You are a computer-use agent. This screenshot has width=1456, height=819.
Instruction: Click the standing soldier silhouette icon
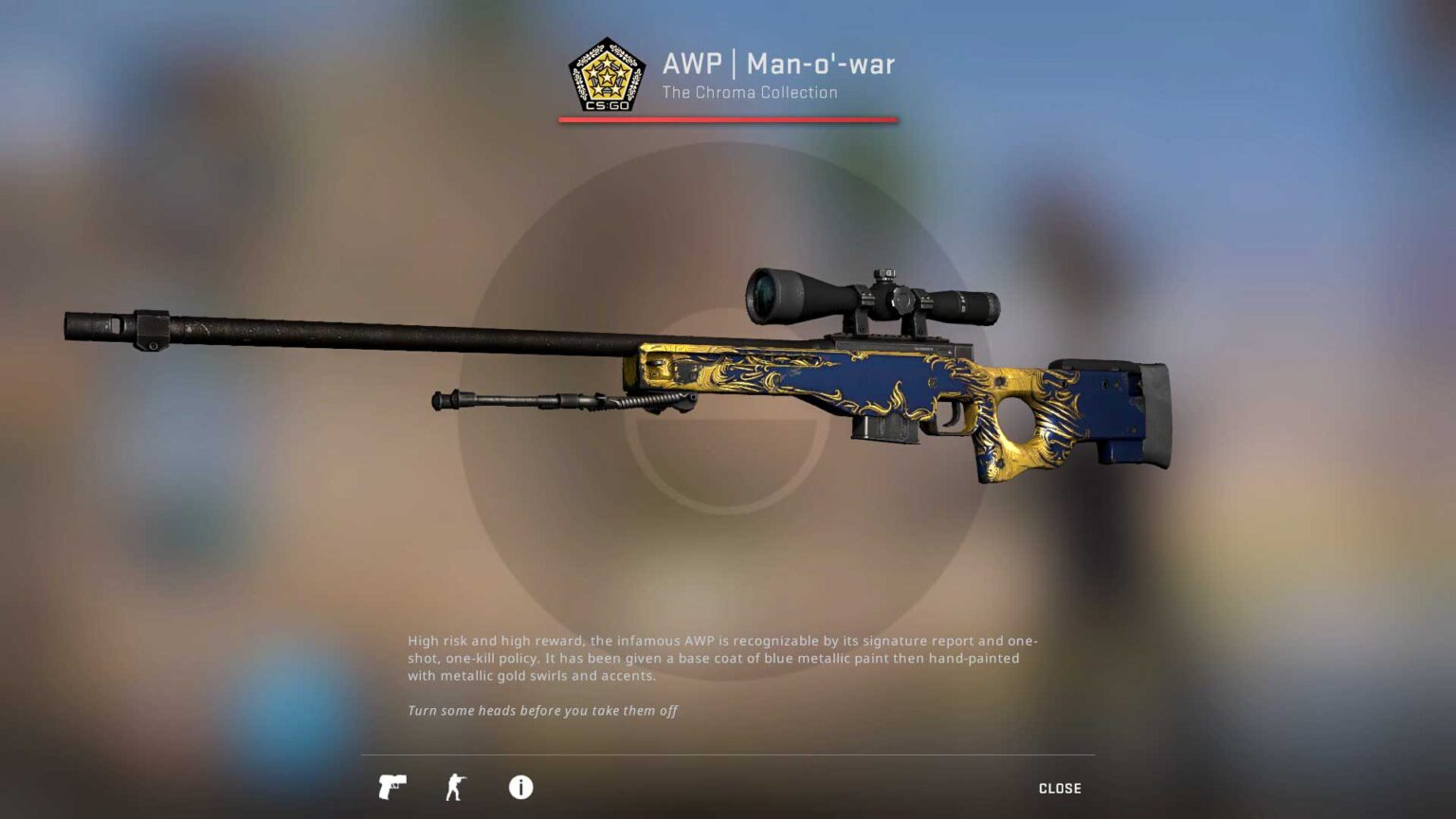tap(455, 788)
